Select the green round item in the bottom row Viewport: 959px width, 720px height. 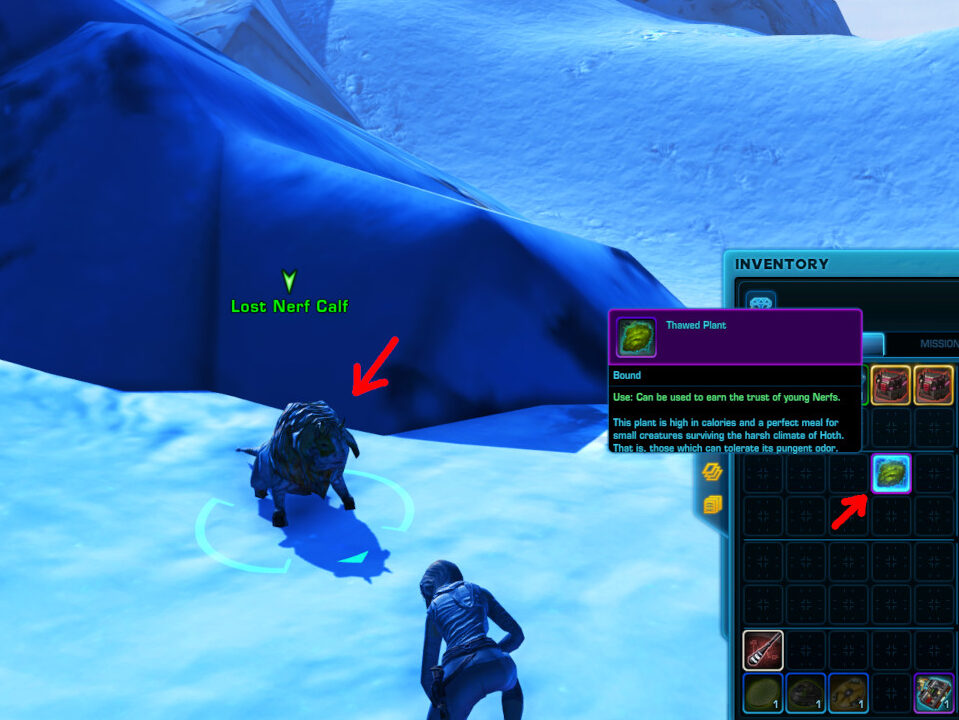tap(762, 692)
